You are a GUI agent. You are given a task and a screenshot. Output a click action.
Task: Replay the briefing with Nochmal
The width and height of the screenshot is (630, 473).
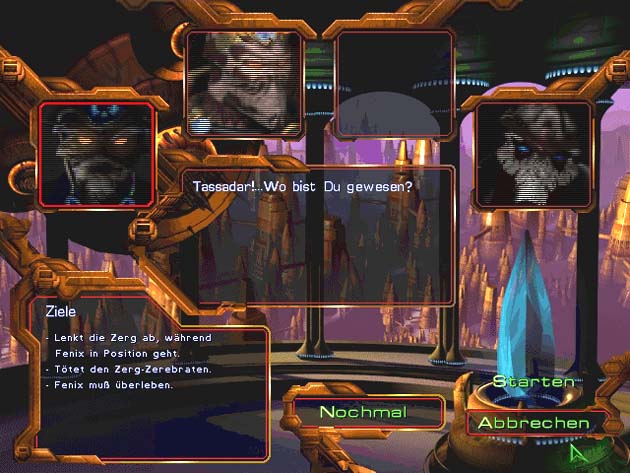coord(362,412)
